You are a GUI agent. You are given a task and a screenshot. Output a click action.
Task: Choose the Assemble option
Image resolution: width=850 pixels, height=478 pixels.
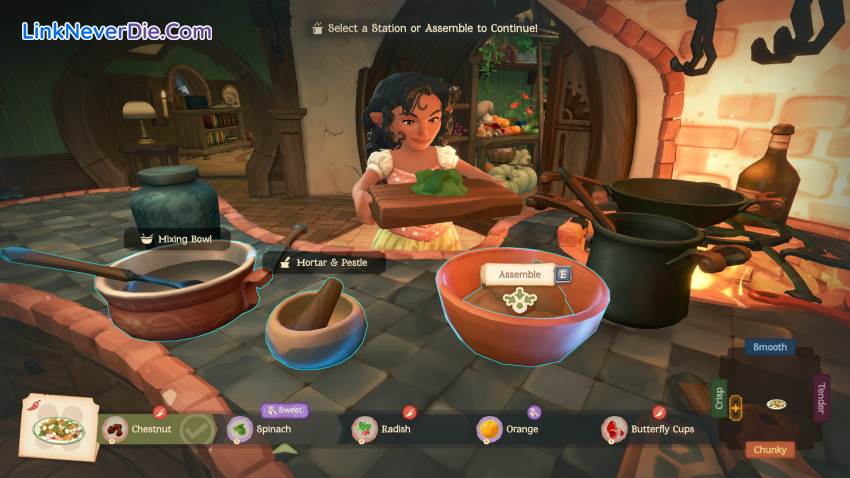coord(519,274)
